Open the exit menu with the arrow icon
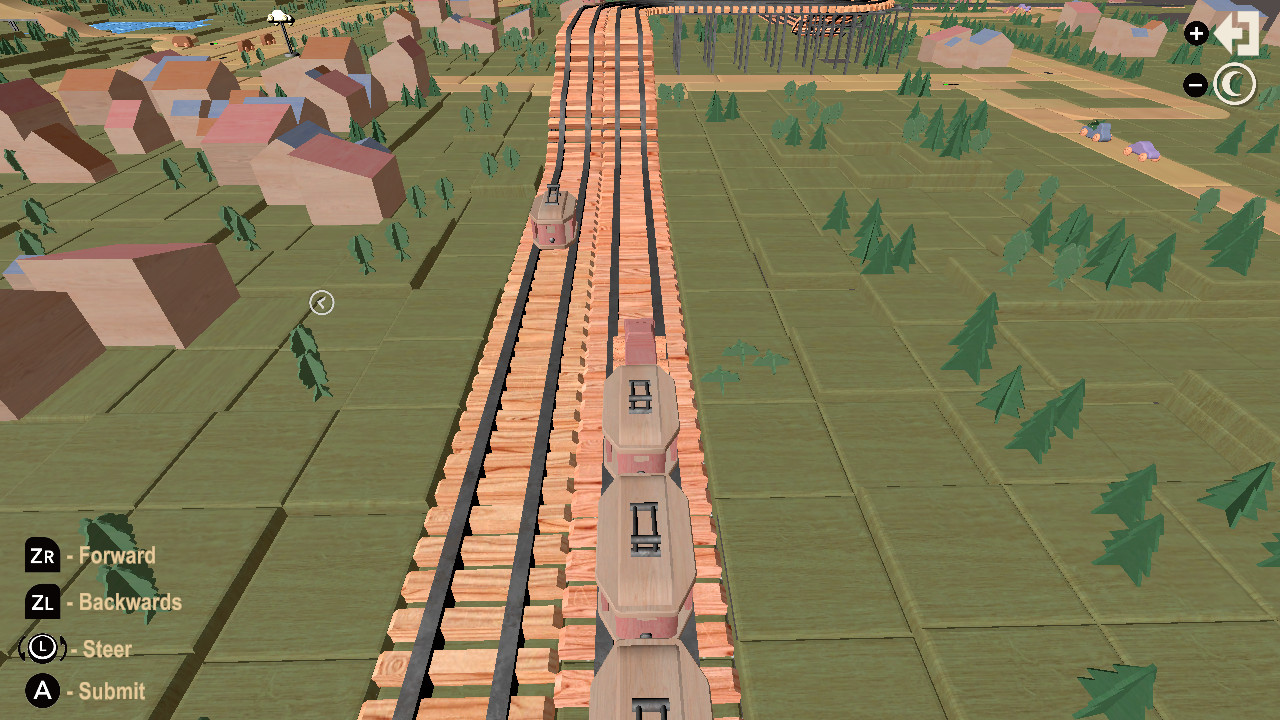Screen dimensions: 1280x720 (x=1238, y=33)
